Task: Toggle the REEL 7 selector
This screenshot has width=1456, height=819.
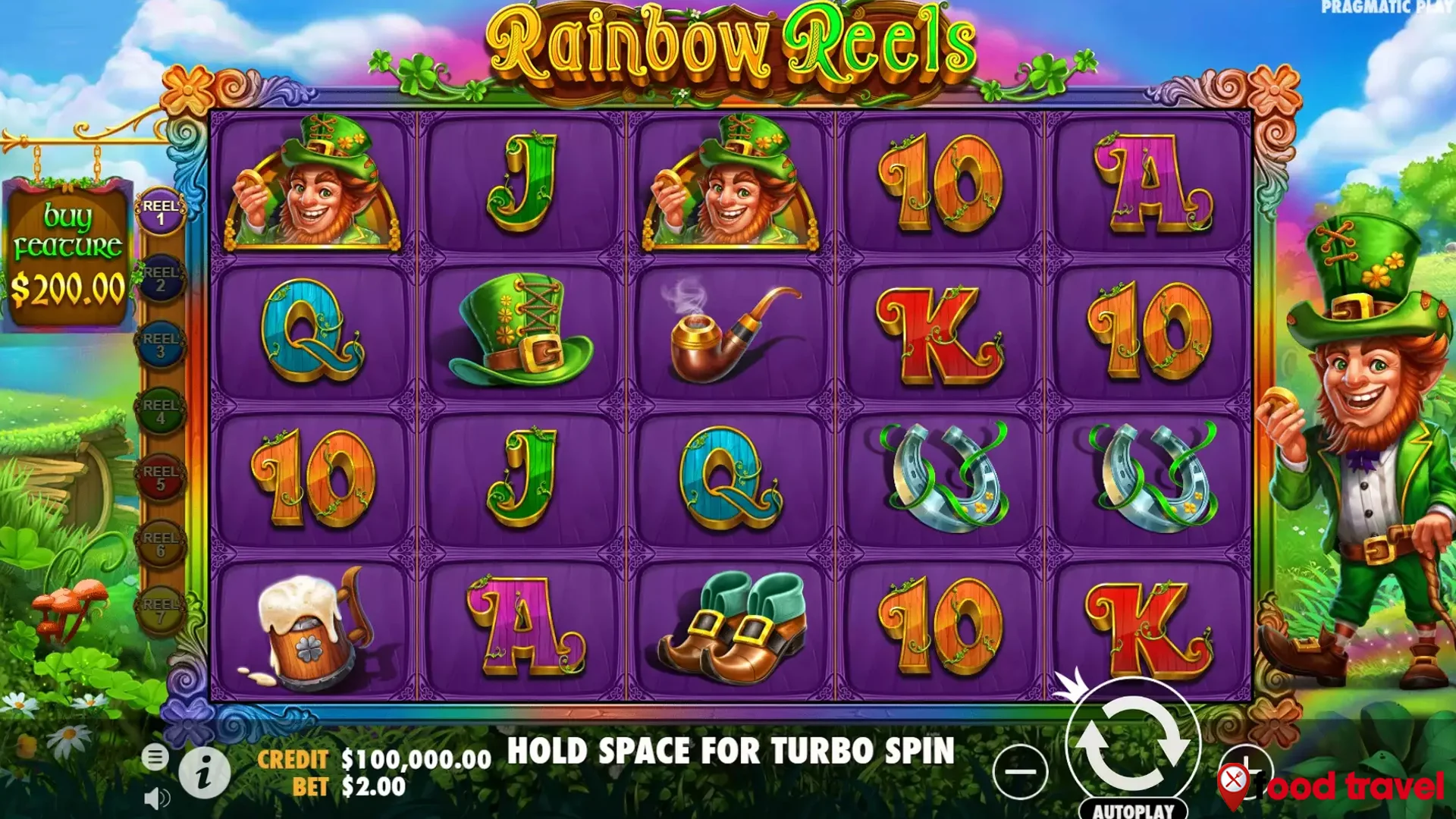Action: (160, 607)
